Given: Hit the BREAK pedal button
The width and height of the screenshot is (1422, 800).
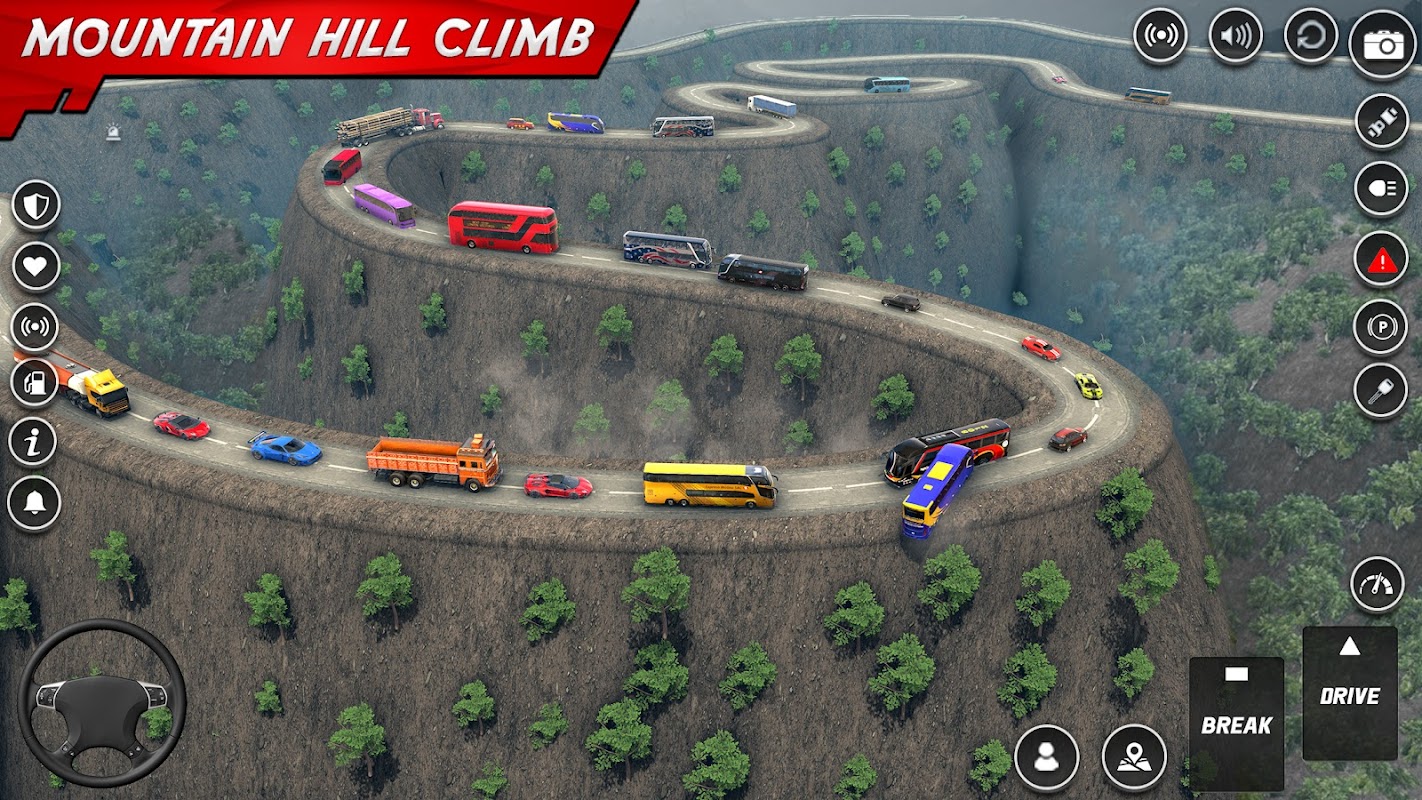Looking at the screenshot, I should click(1236, 722).
